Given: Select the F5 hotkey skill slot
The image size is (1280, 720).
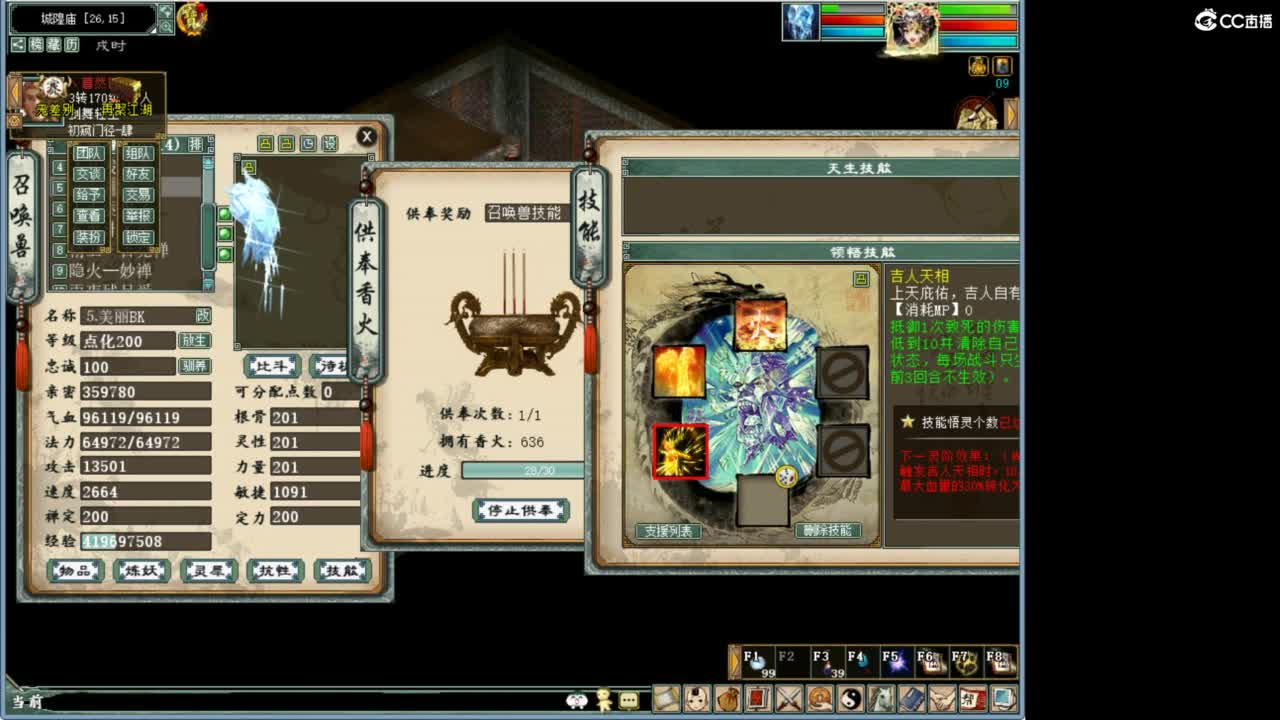Looking at the screenshot, I should [x=893, y=662].
